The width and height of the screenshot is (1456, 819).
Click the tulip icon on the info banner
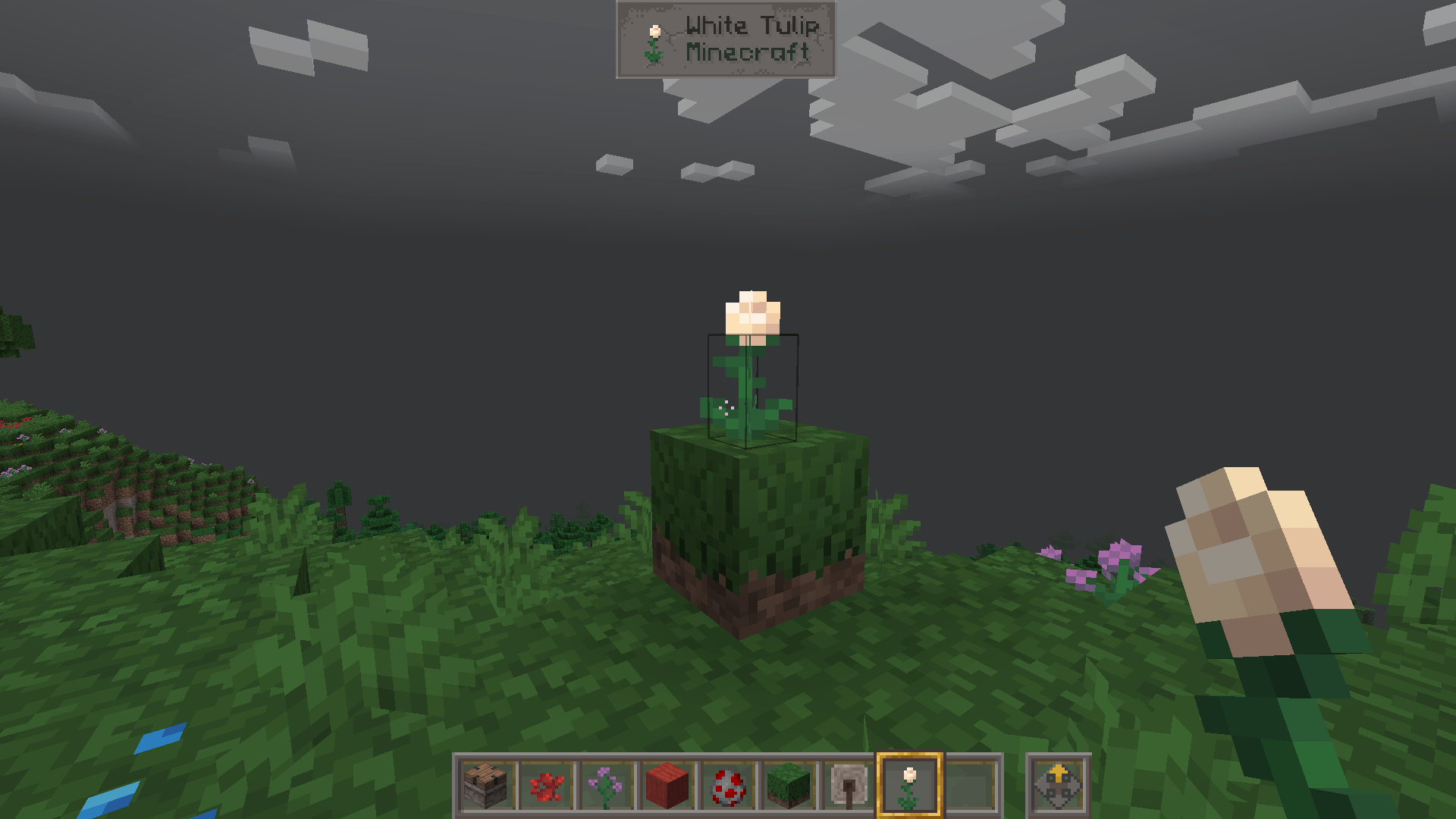click(x=654, y=38)
